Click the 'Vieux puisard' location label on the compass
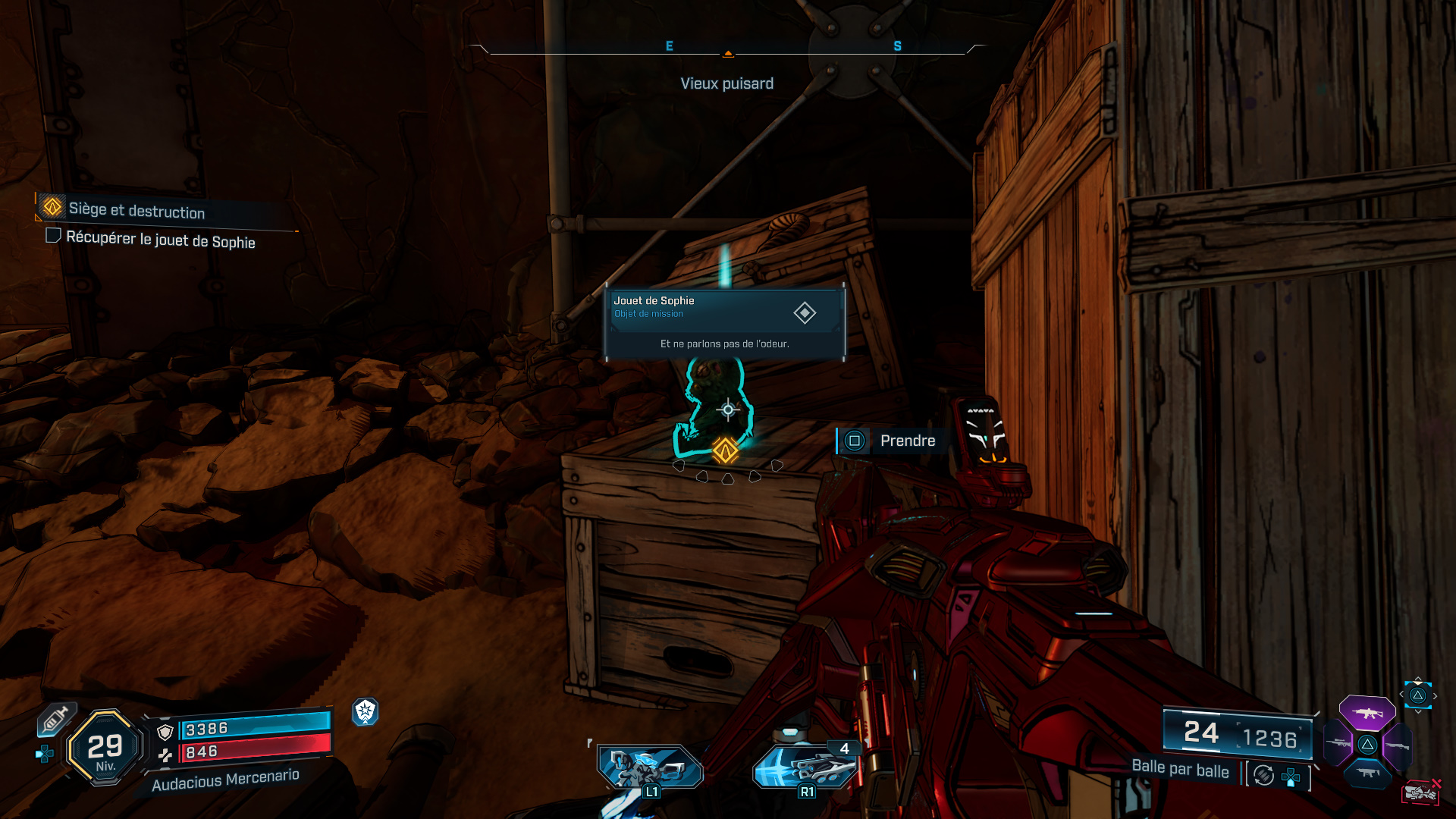This screenshot has height=819, width=1456. 727,83
